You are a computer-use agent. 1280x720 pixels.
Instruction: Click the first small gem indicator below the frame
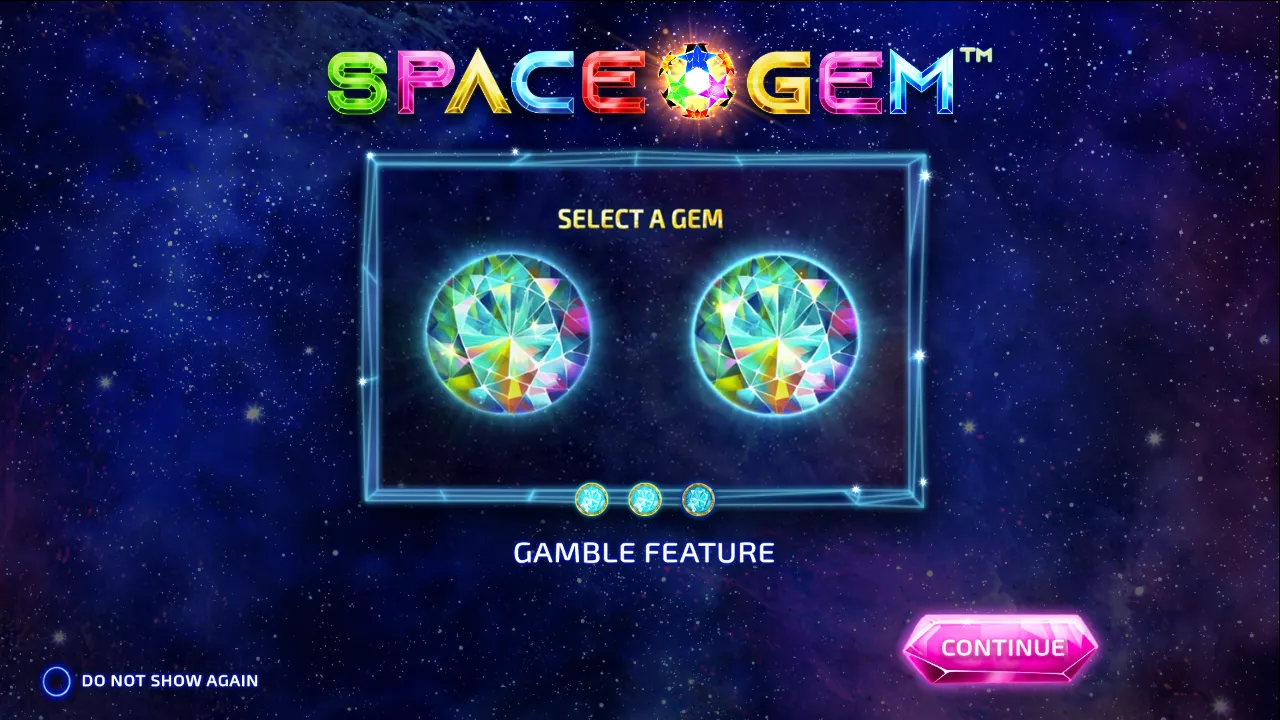click(594, 501)
